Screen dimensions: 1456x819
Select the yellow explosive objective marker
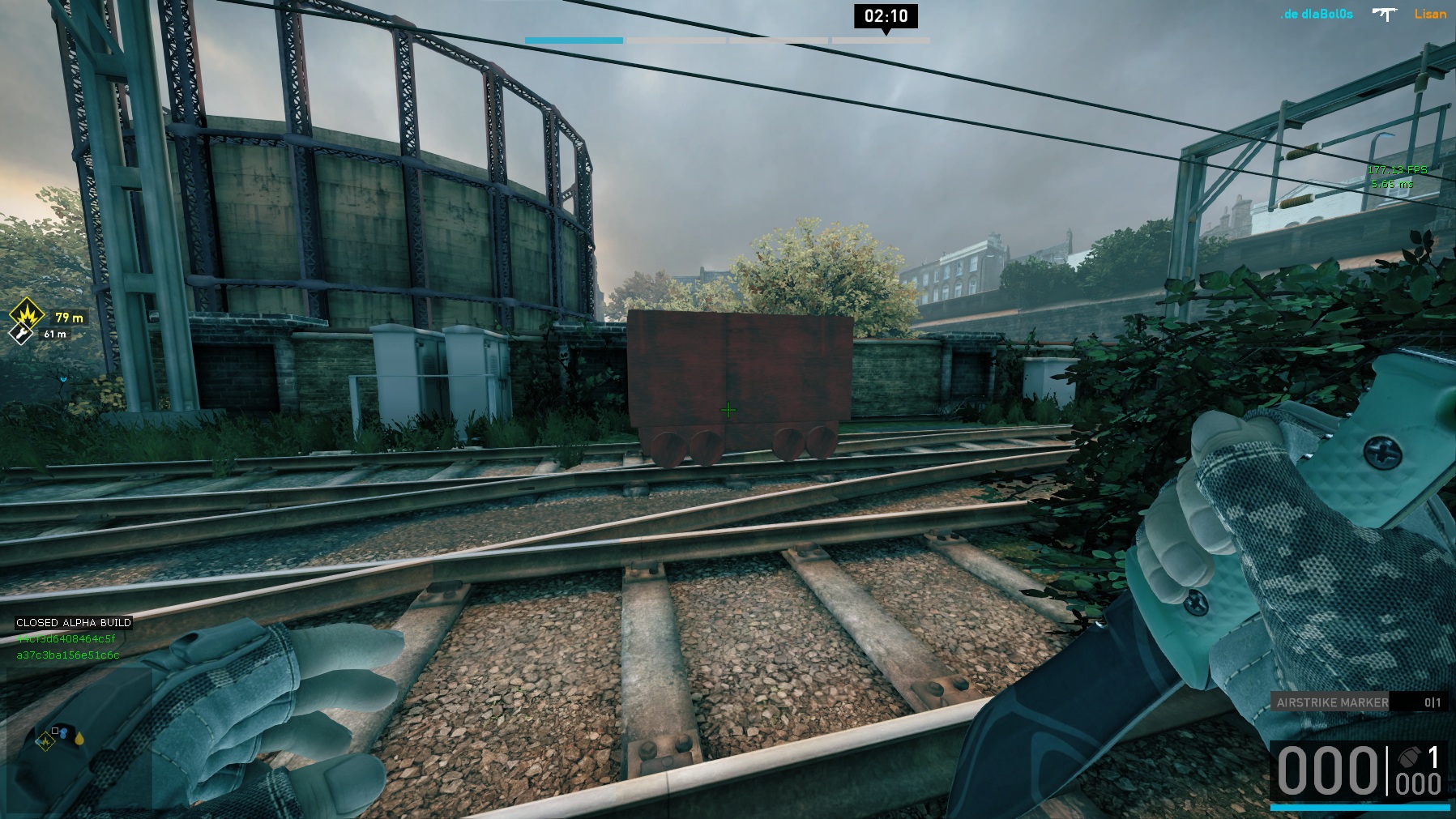[x=26, y=314]
